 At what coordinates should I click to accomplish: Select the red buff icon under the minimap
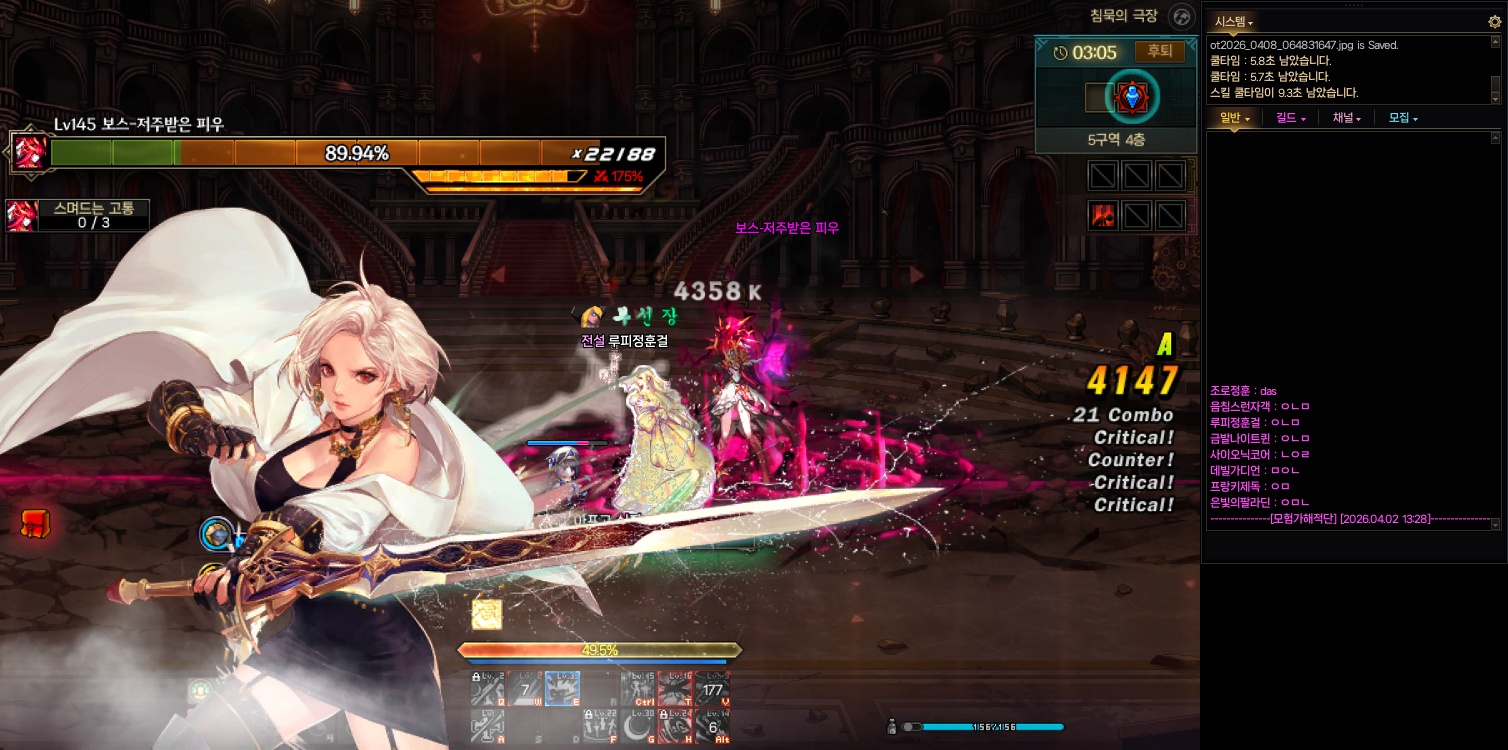point(1103,215)
